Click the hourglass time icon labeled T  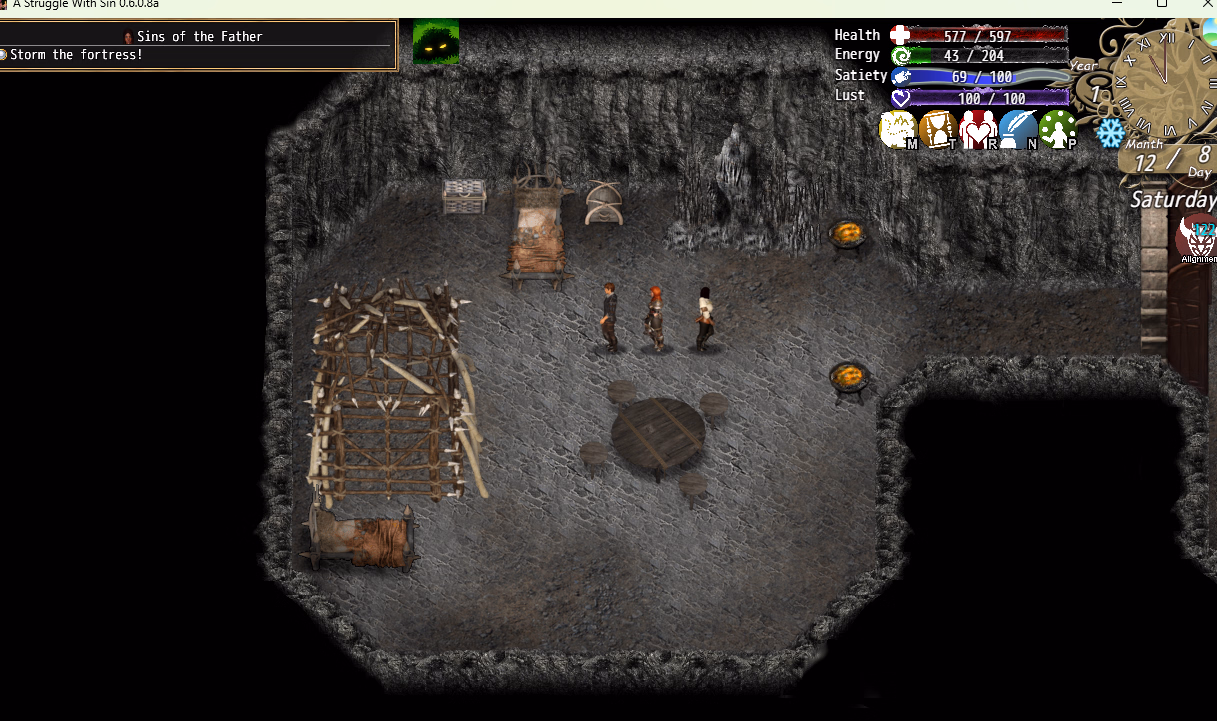938,130
